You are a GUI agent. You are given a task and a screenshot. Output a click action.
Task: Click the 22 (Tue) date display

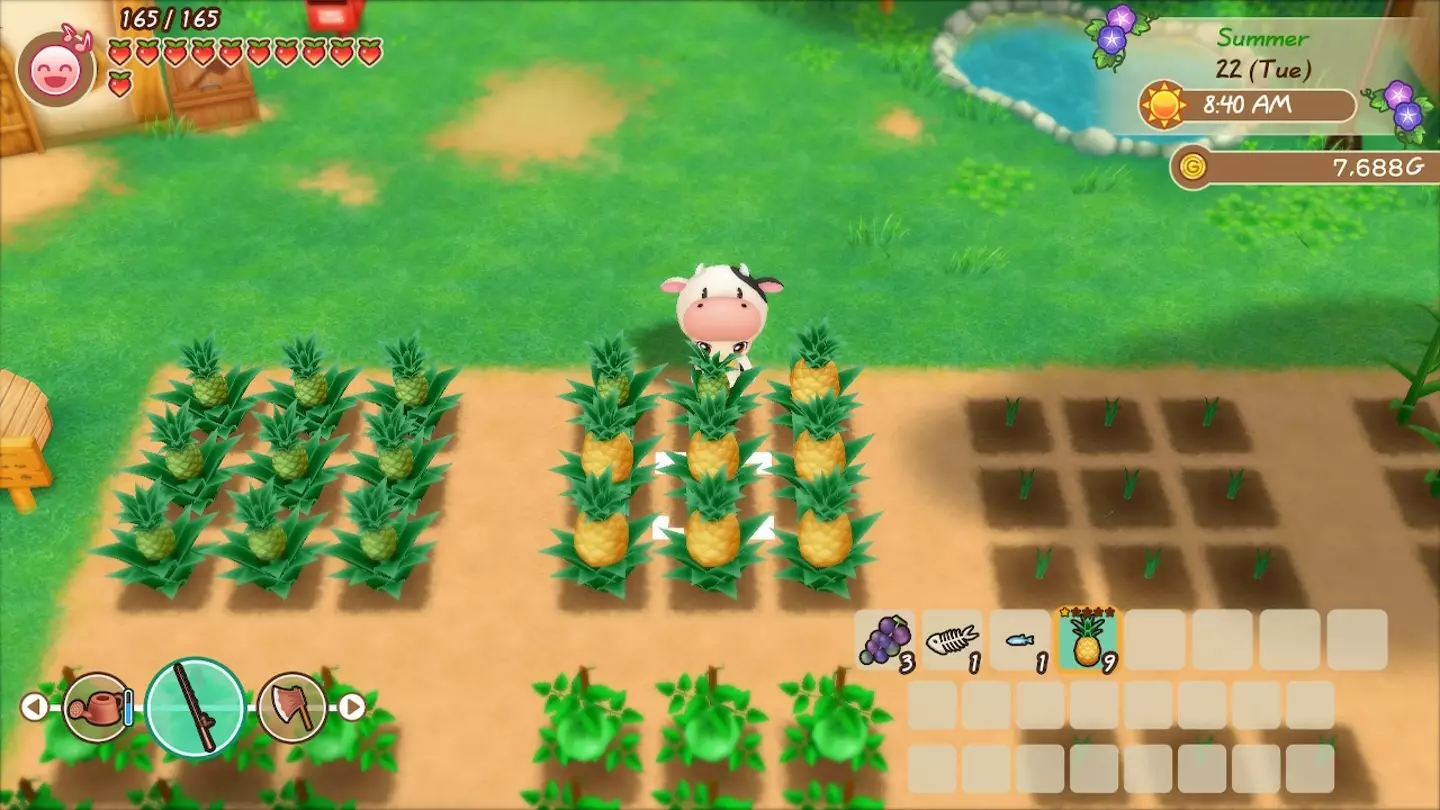coord(1262,68)
